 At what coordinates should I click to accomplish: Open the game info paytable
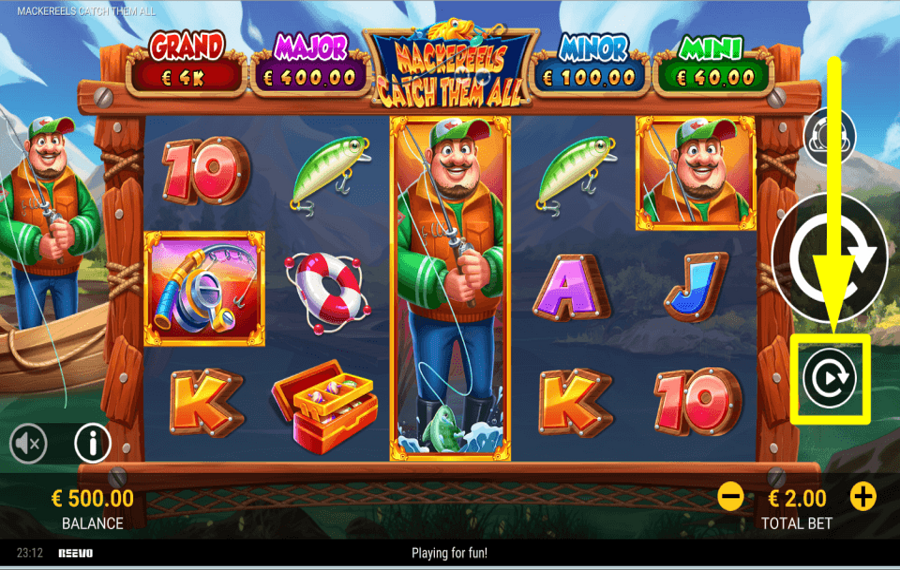coord(92,442)
